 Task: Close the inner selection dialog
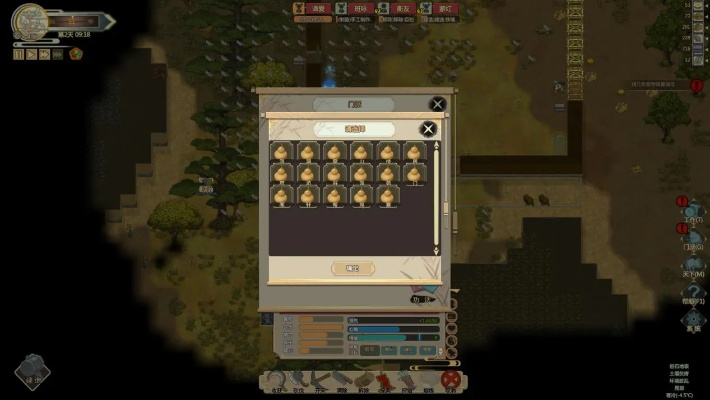(x=428, y=129)
